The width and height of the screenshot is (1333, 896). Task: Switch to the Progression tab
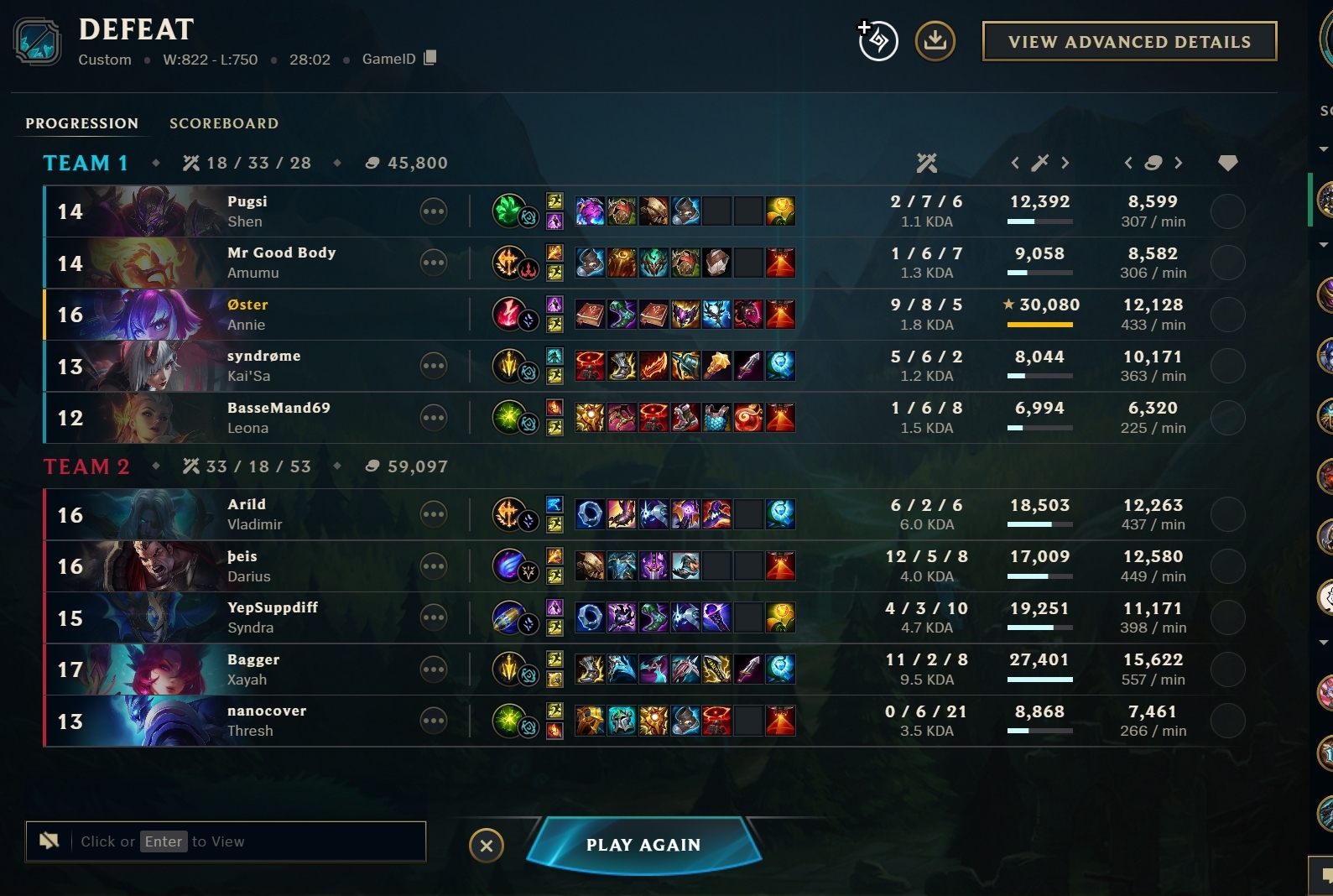point(81,123)
